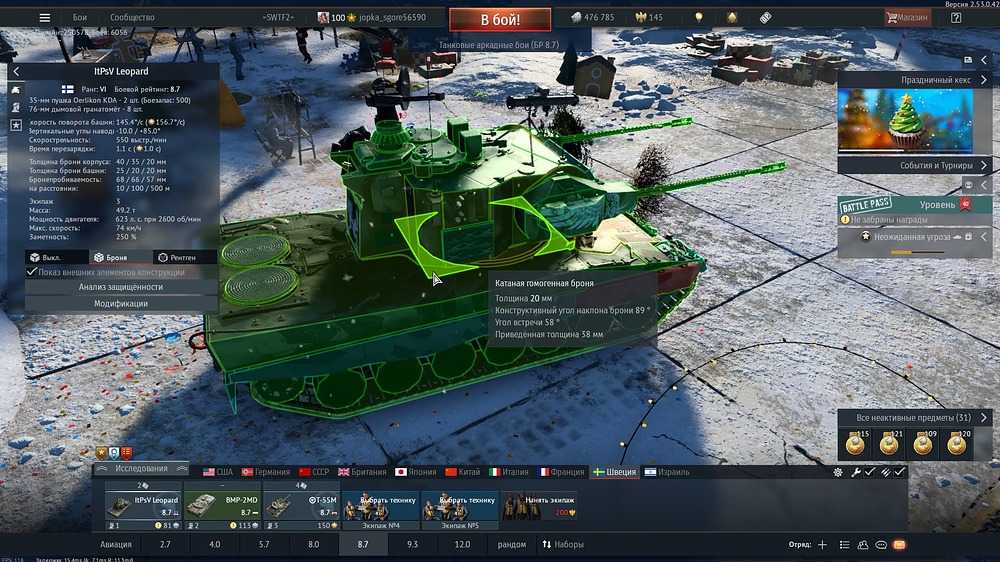Viewport: 1000px width, 562px height.
Task: Switch to the СССР nation tab
Action: (x=314, y=472)
